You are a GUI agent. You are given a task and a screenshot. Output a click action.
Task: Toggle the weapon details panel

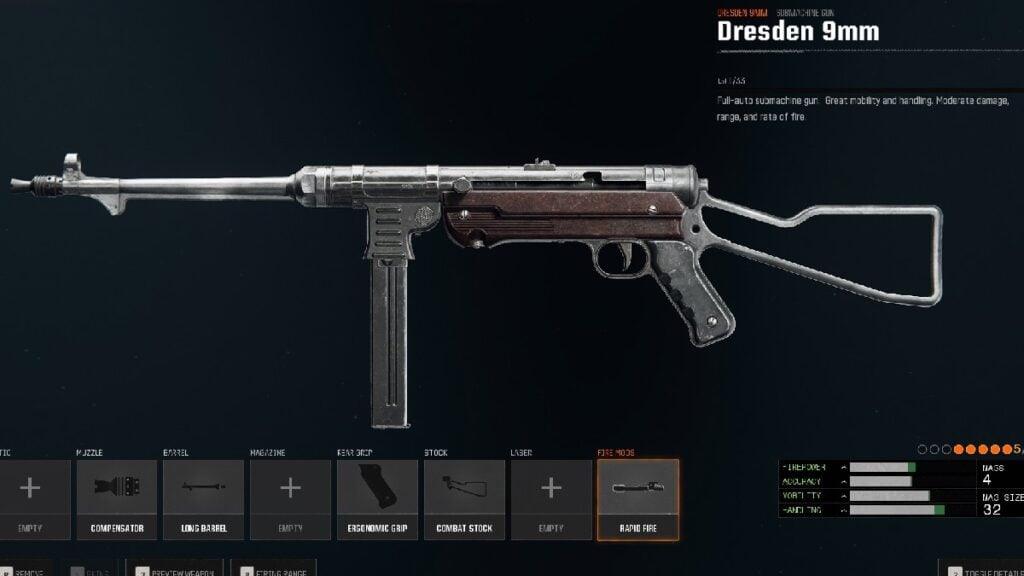pos(983,569)
